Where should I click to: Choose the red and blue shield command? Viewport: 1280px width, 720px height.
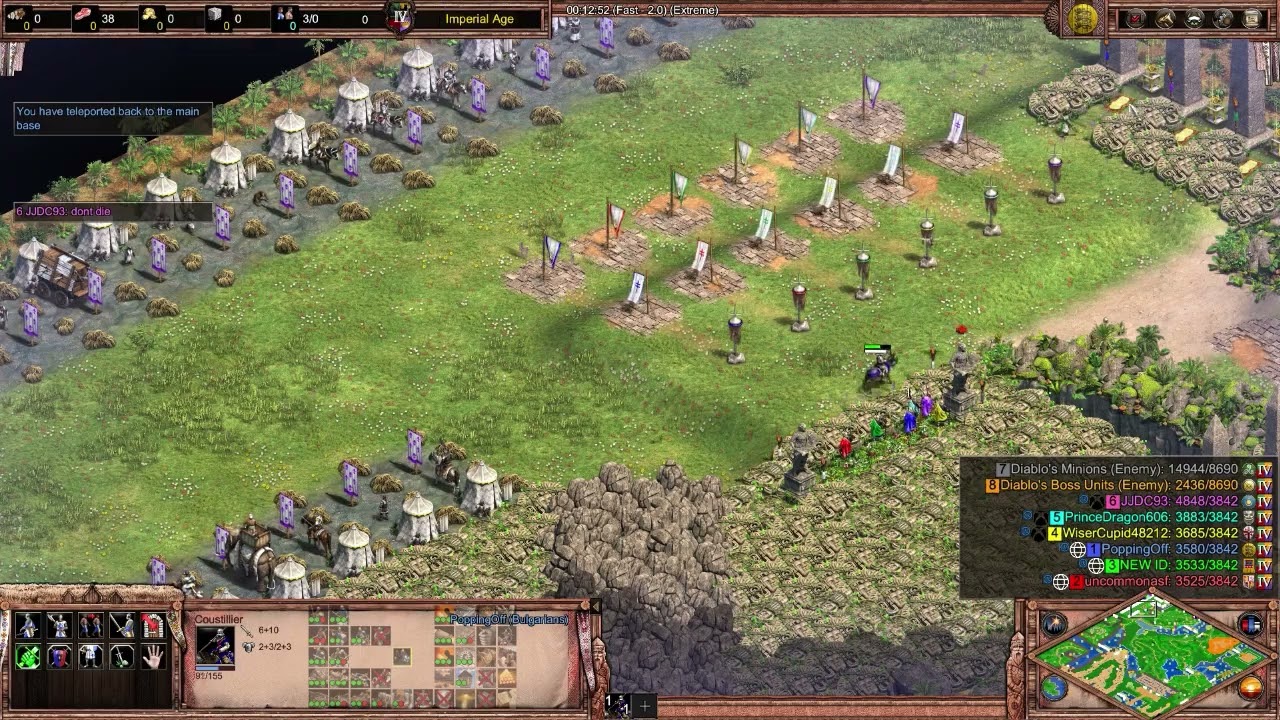[x=59, y=657]
